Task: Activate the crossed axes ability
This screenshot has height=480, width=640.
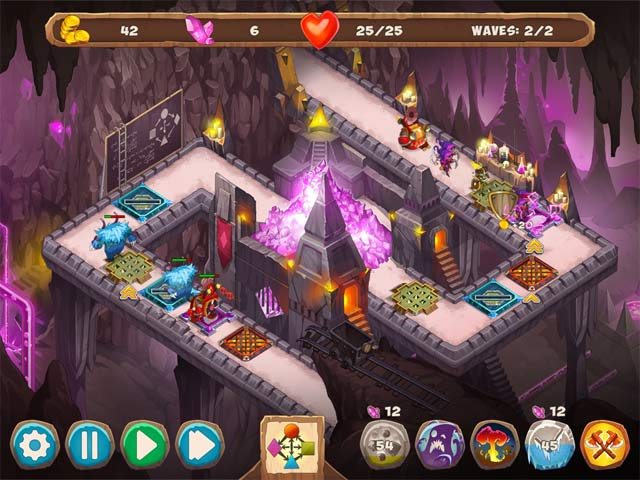Action: point(604,444)
